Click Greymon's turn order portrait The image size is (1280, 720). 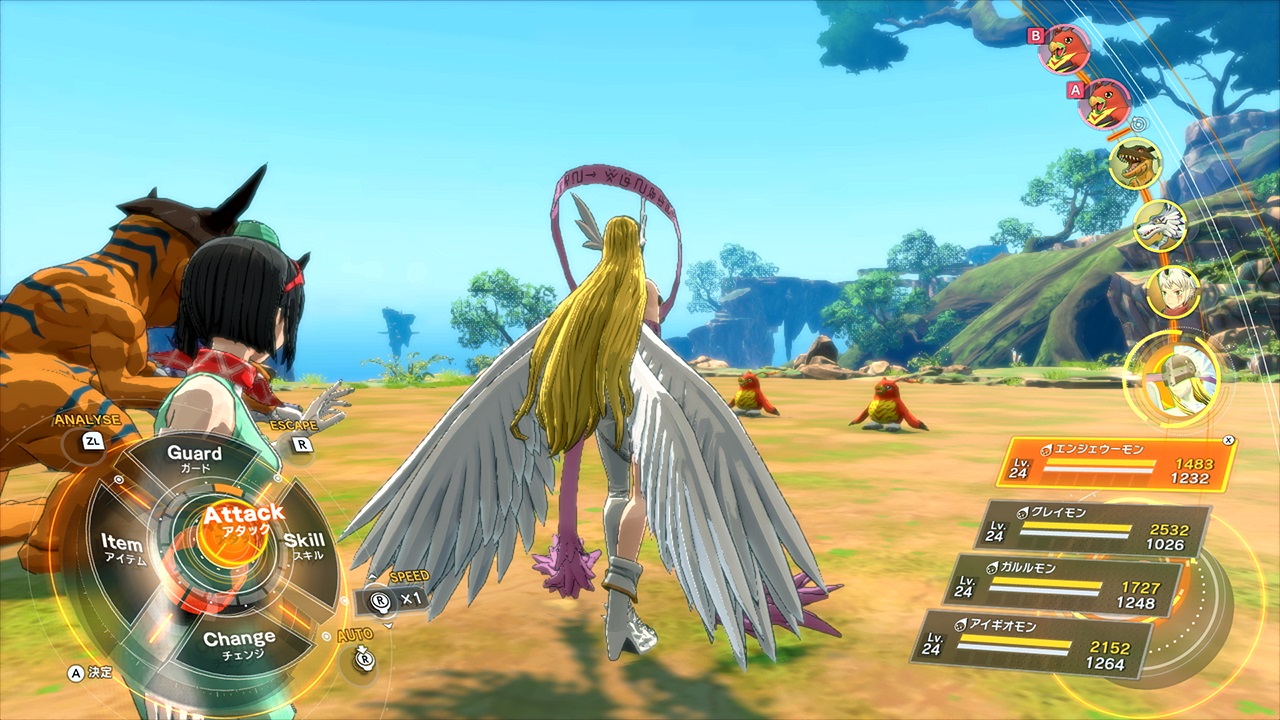coord(1136,164)
